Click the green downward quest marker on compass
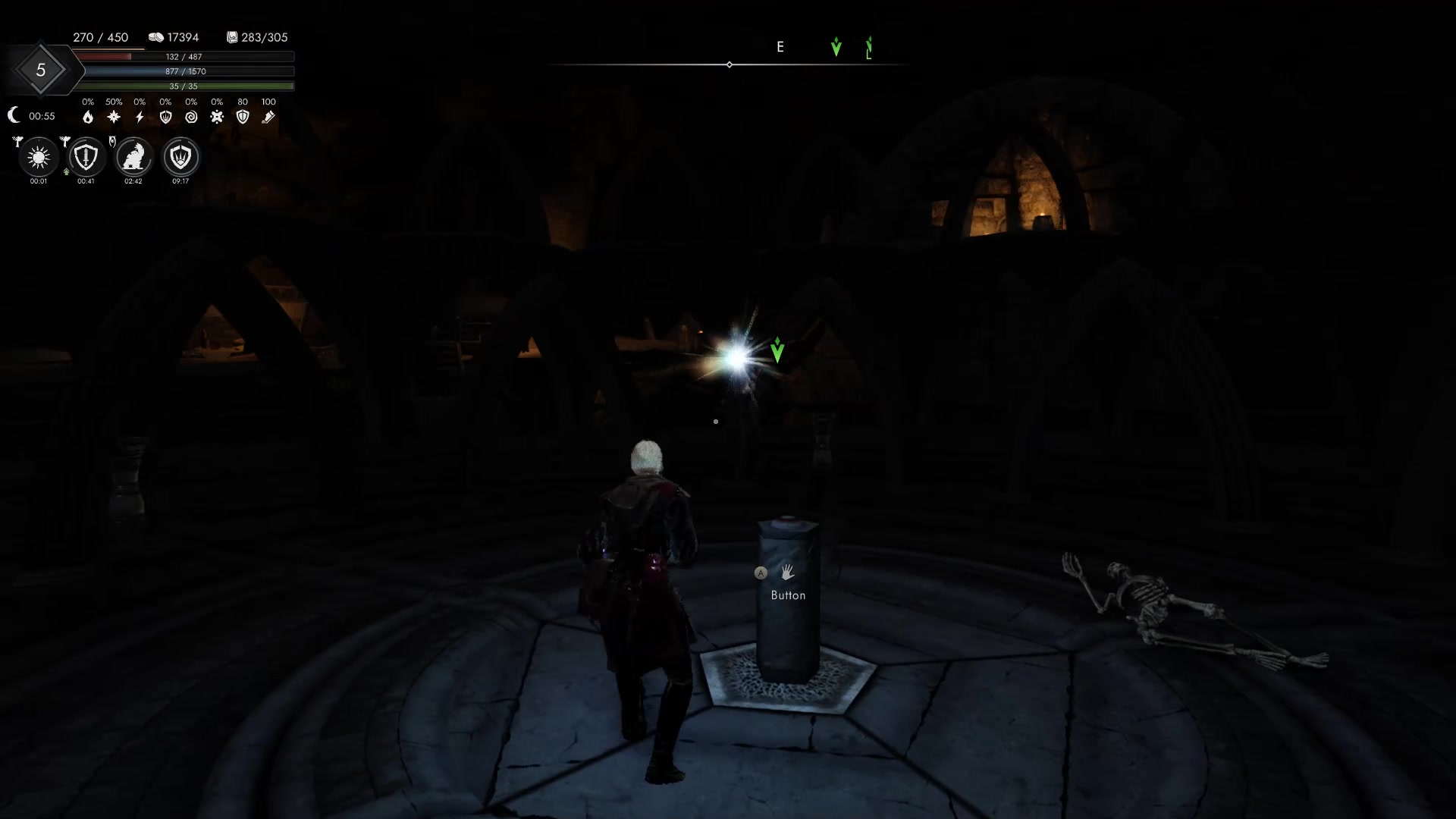 836,47
